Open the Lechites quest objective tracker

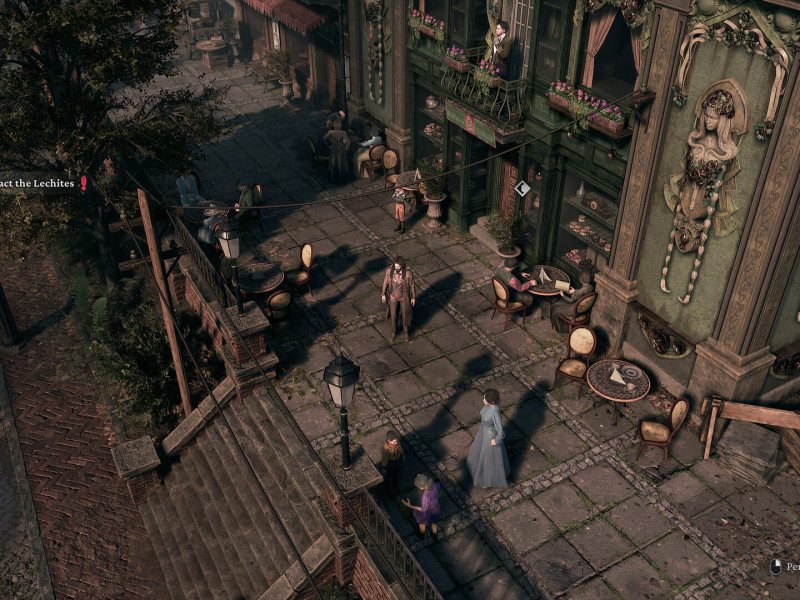40,183
